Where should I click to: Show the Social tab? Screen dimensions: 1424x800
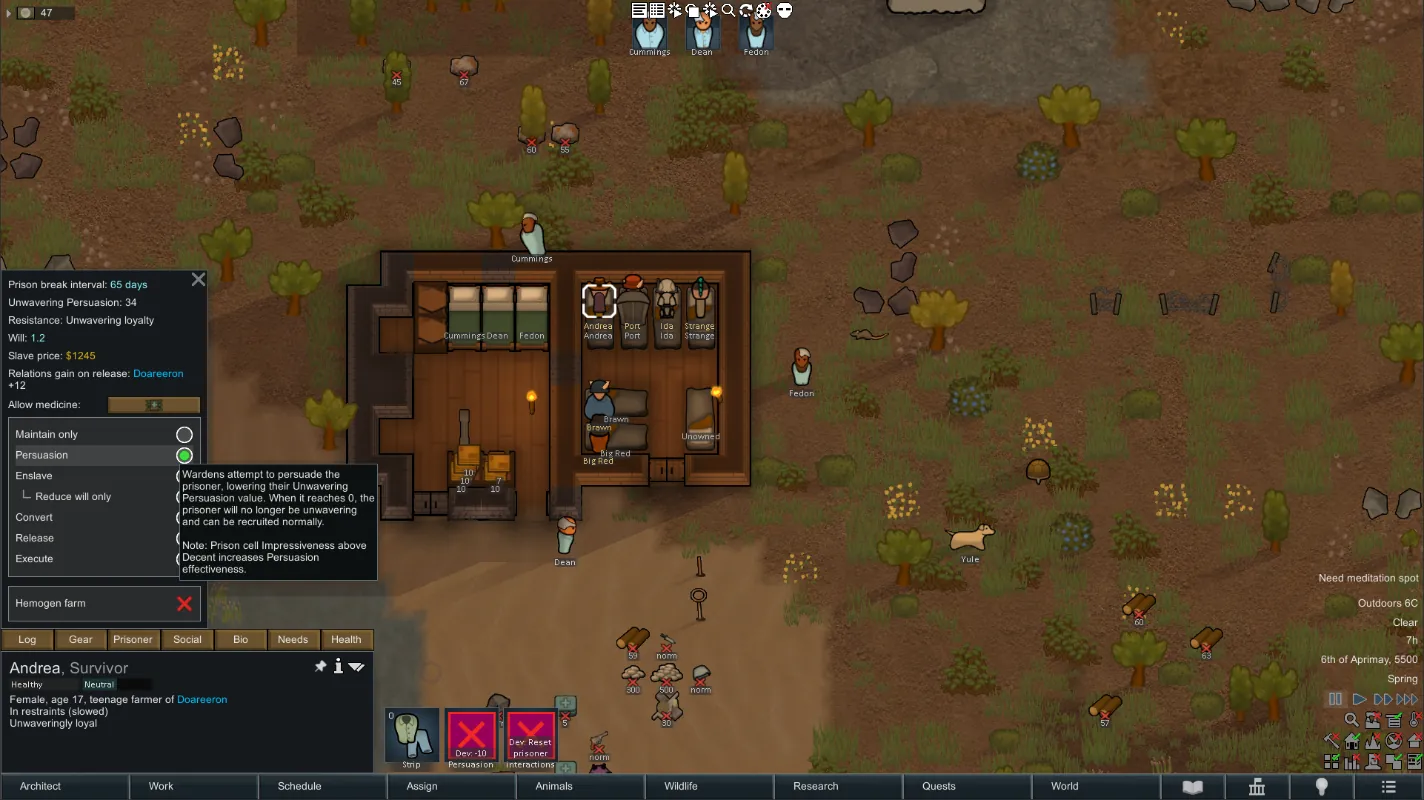tap(187, 640)
